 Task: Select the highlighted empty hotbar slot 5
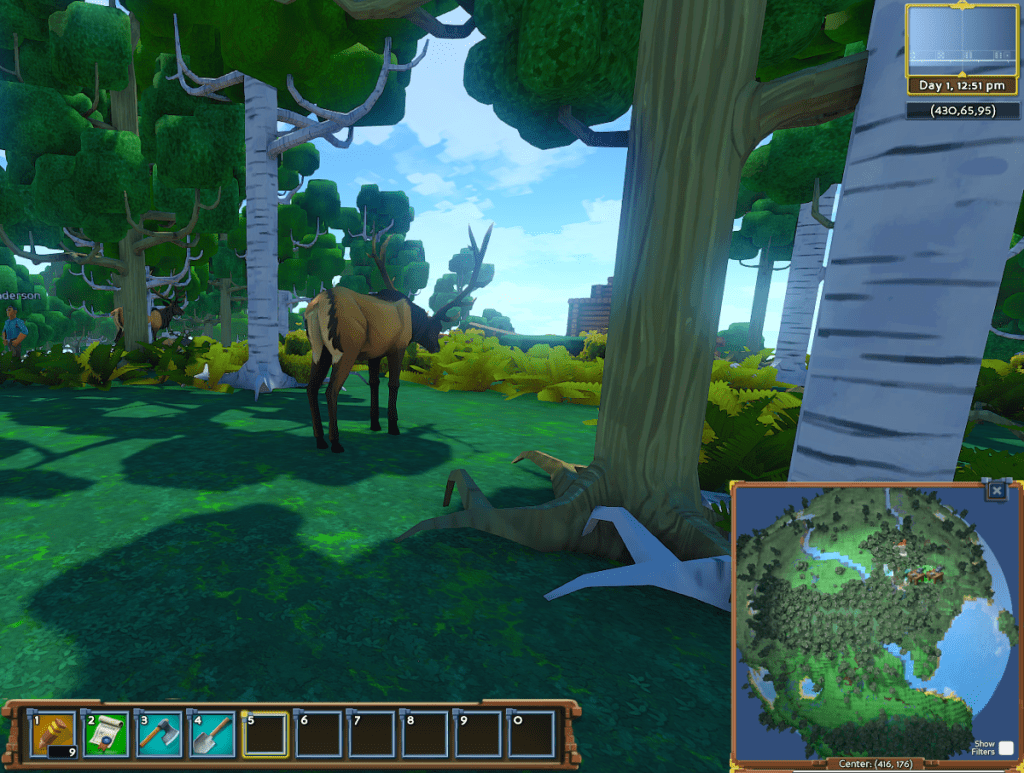[x=265, y=735]
